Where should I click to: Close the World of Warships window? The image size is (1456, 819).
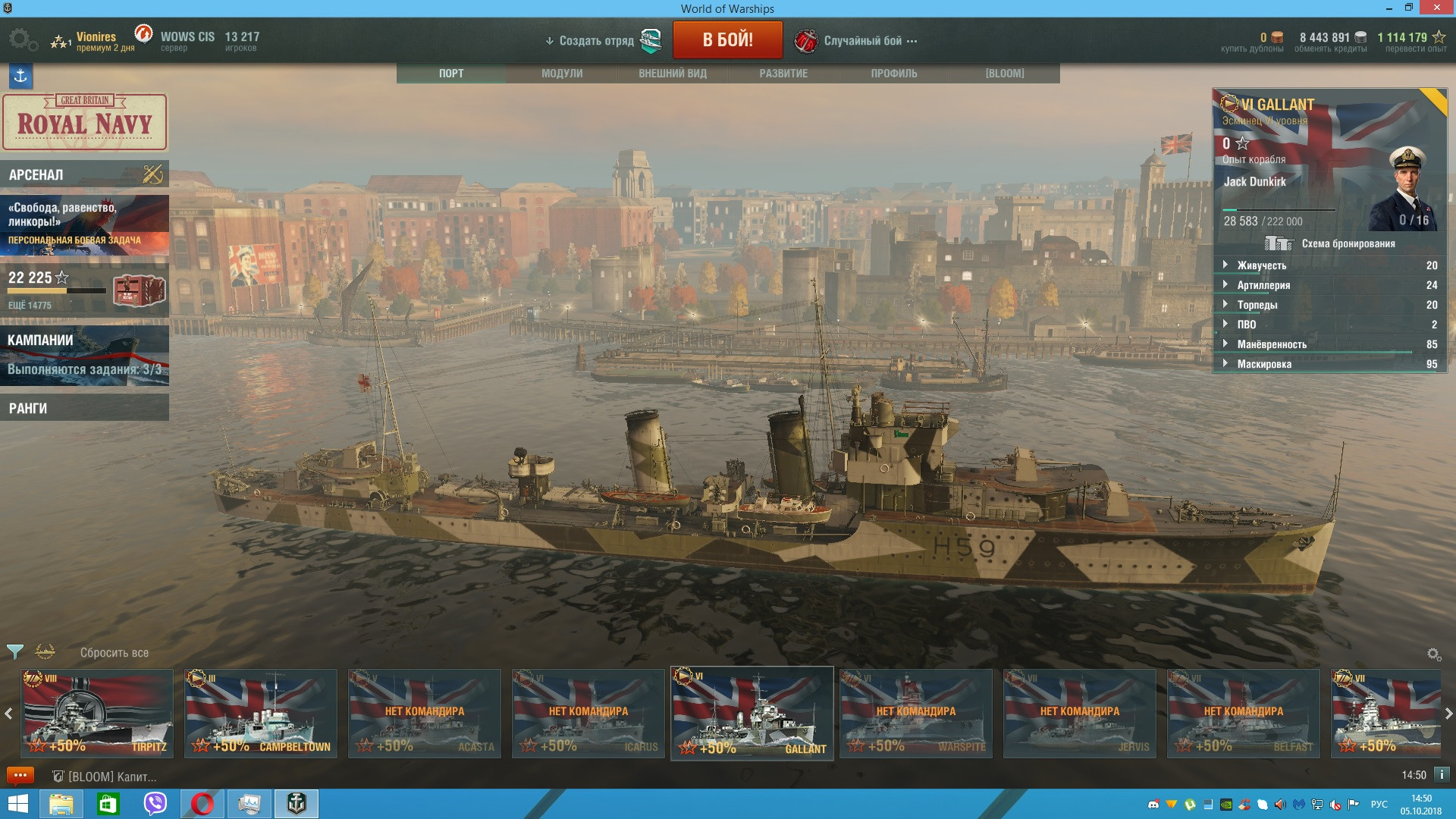tap(1437, 8)
